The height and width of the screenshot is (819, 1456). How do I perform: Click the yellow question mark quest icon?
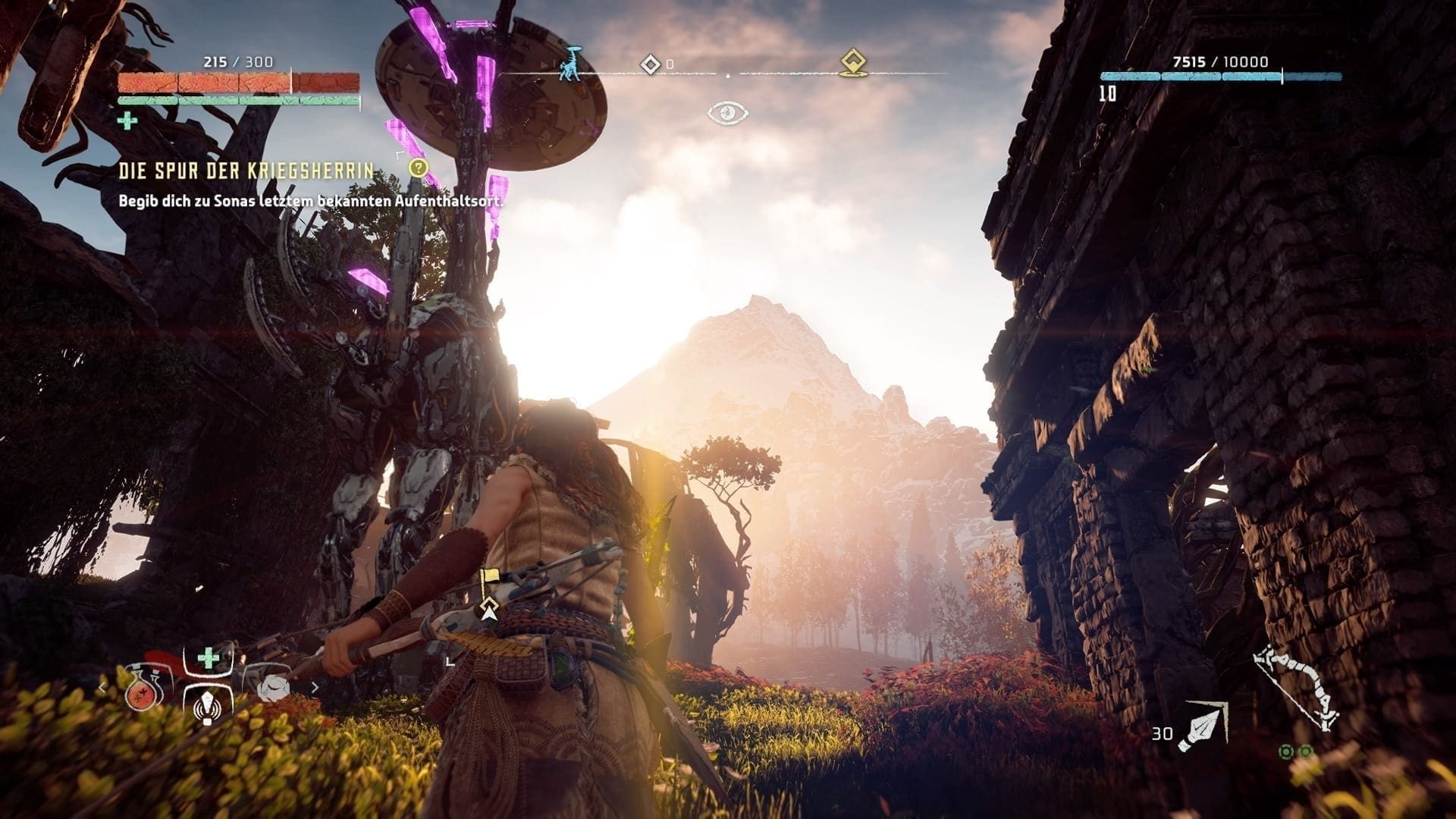pyautogui.click(x=418, y=168)
